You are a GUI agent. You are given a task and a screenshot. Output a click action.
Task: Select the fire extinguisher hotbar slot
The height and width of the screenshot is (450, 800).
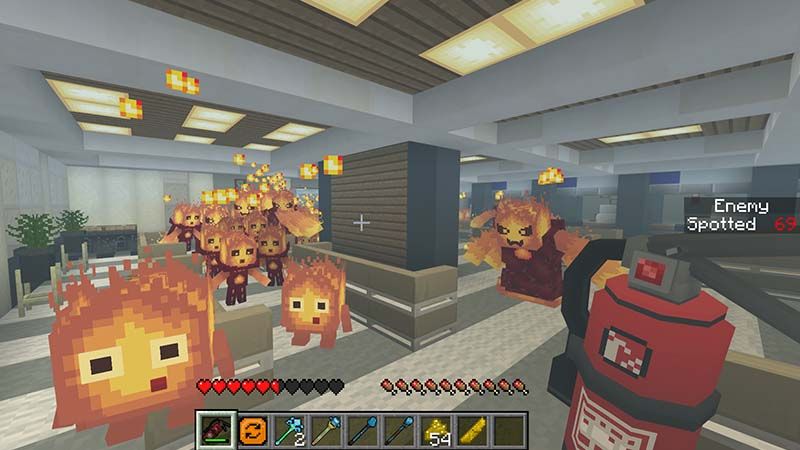click(215, 430)
